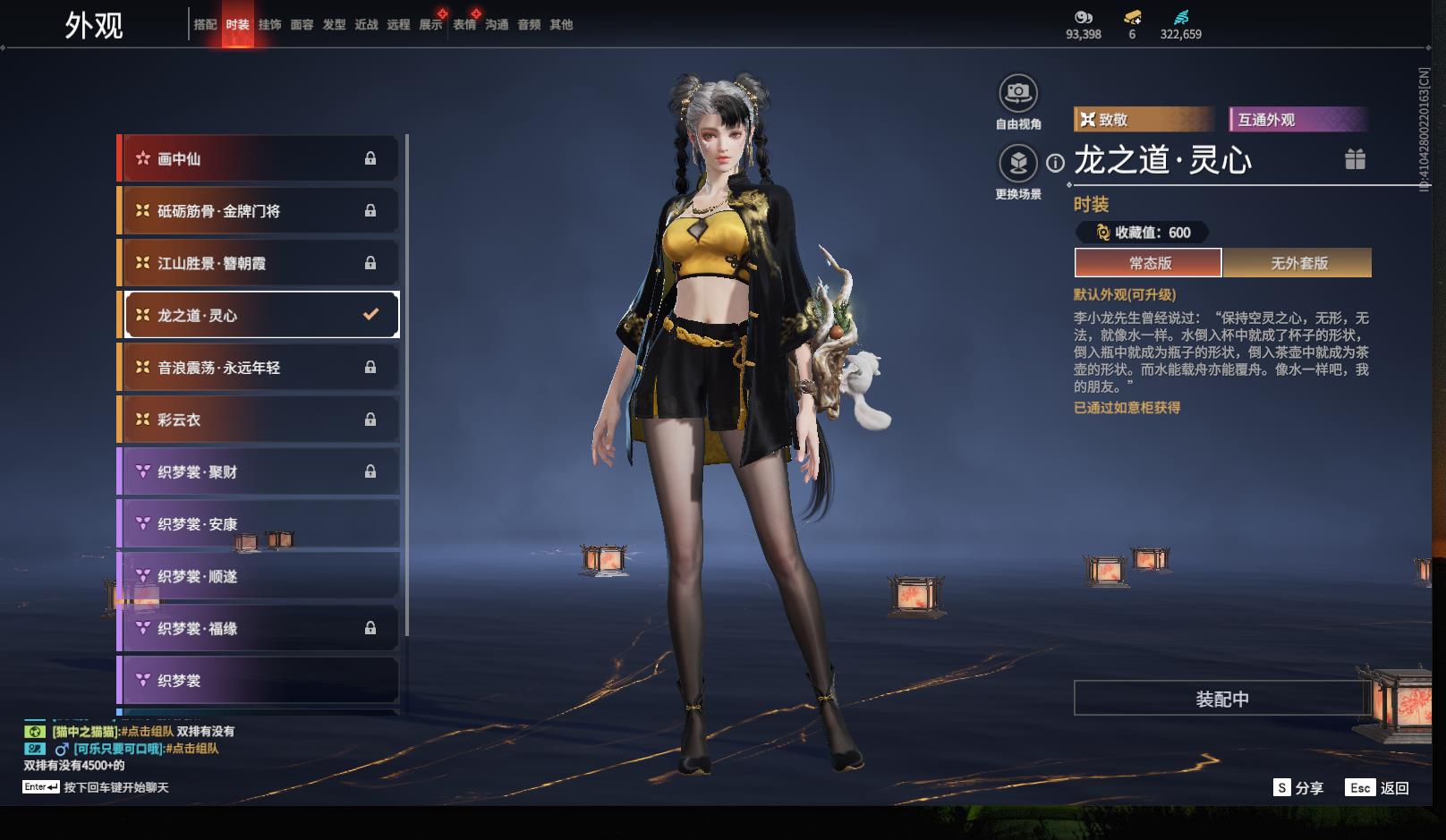
Task: Choose the 织梦裳·聚财 outfit
Action: point(259,471)
